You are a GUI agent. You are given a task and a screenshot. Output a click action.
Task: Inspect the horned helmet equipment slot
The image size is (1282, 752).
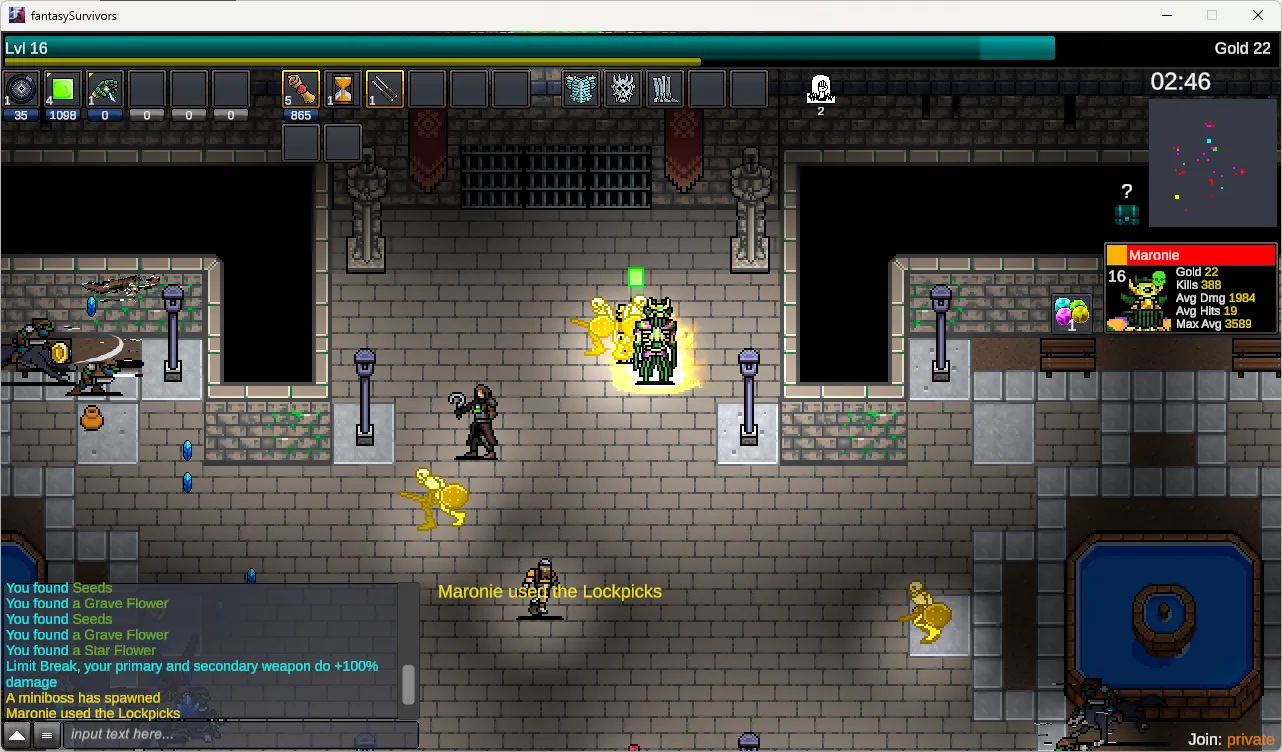tap(623, 89)
